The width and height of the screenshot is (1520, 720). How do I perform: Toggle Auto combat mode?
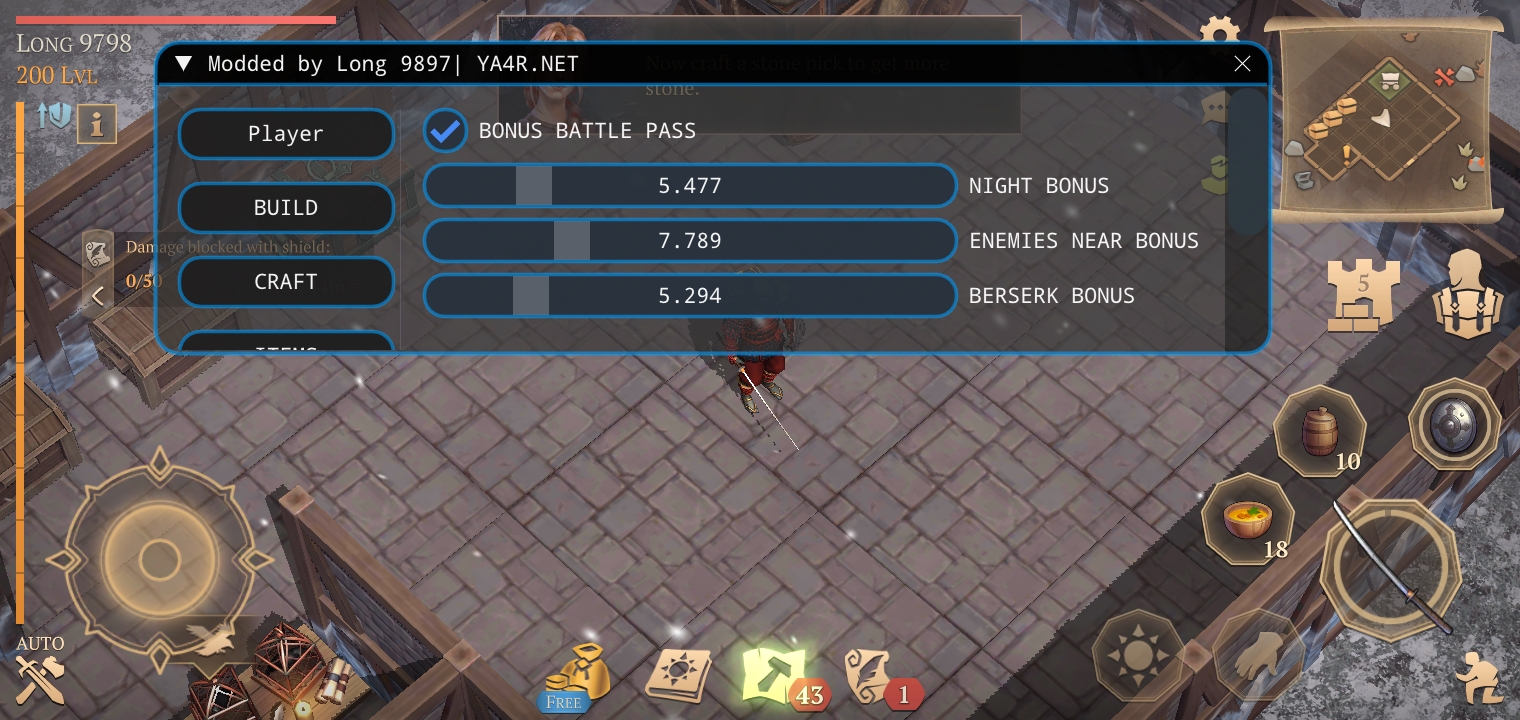point(40,672)
